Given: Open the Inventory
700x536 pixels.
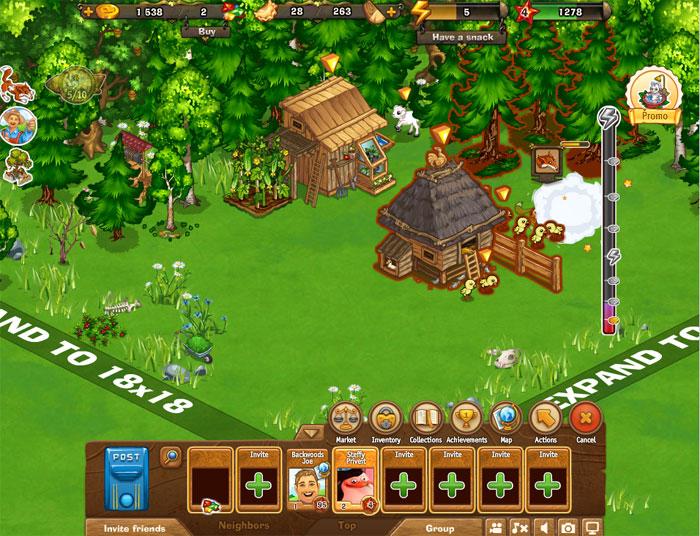Looking at the screenshot, I should pos(385,417).
